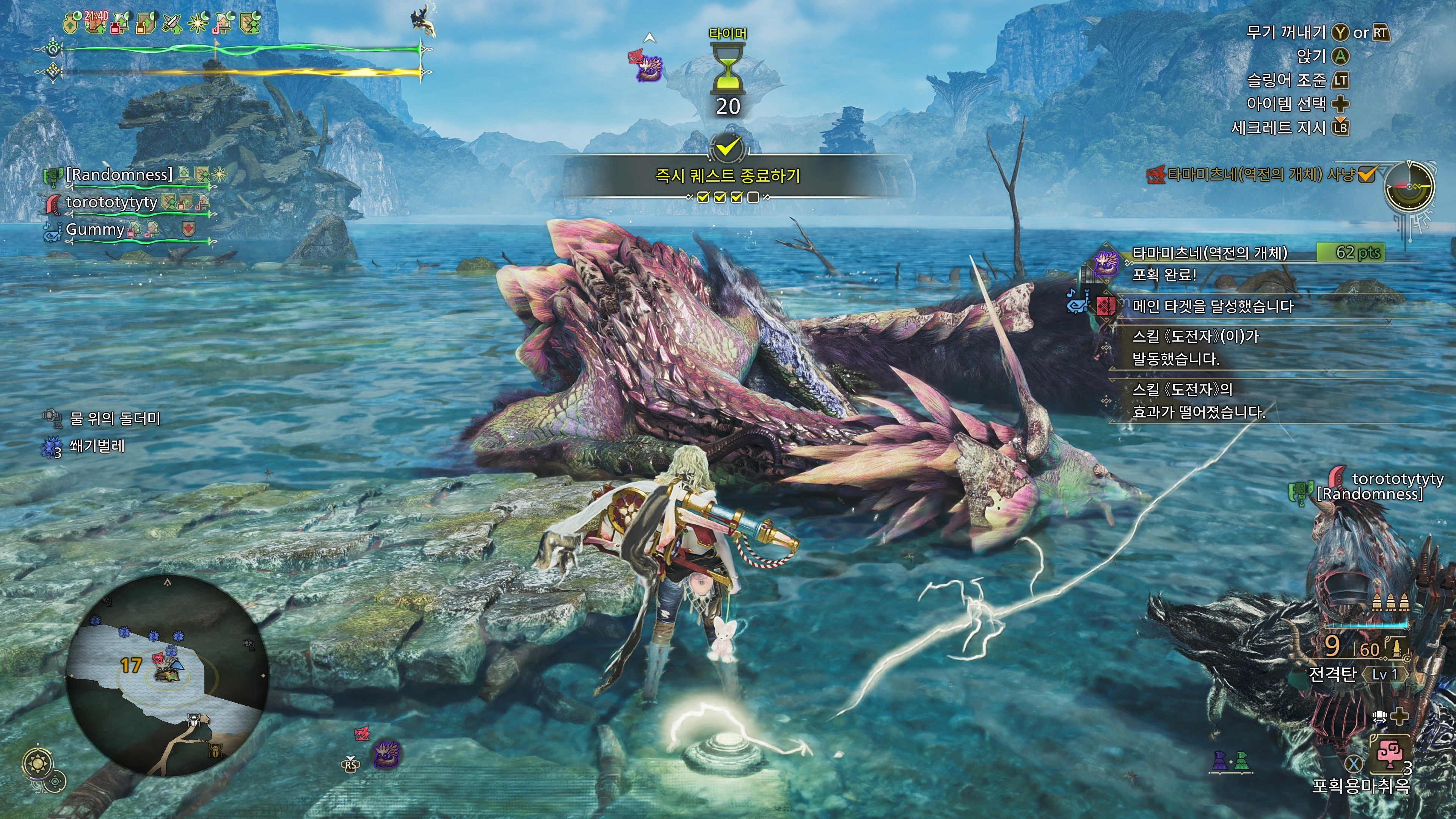Select the 즉시 퀘스트 종료하기 quest-end banner

pos(728,176)
